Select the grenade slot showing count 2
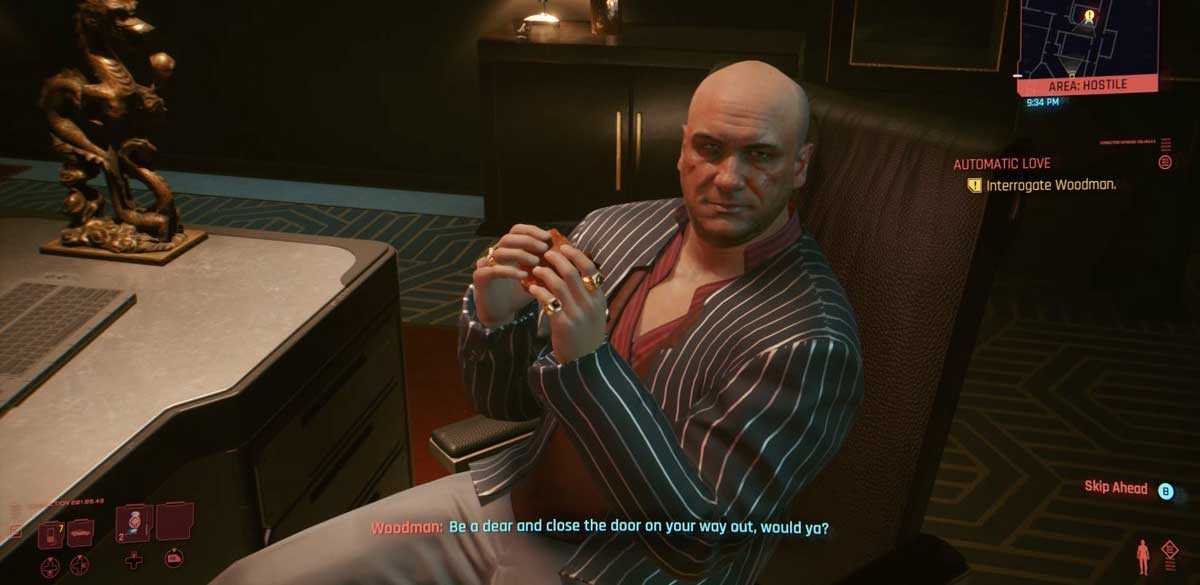The height and width of the screenshot is (585, 1200). coord(134,523)
